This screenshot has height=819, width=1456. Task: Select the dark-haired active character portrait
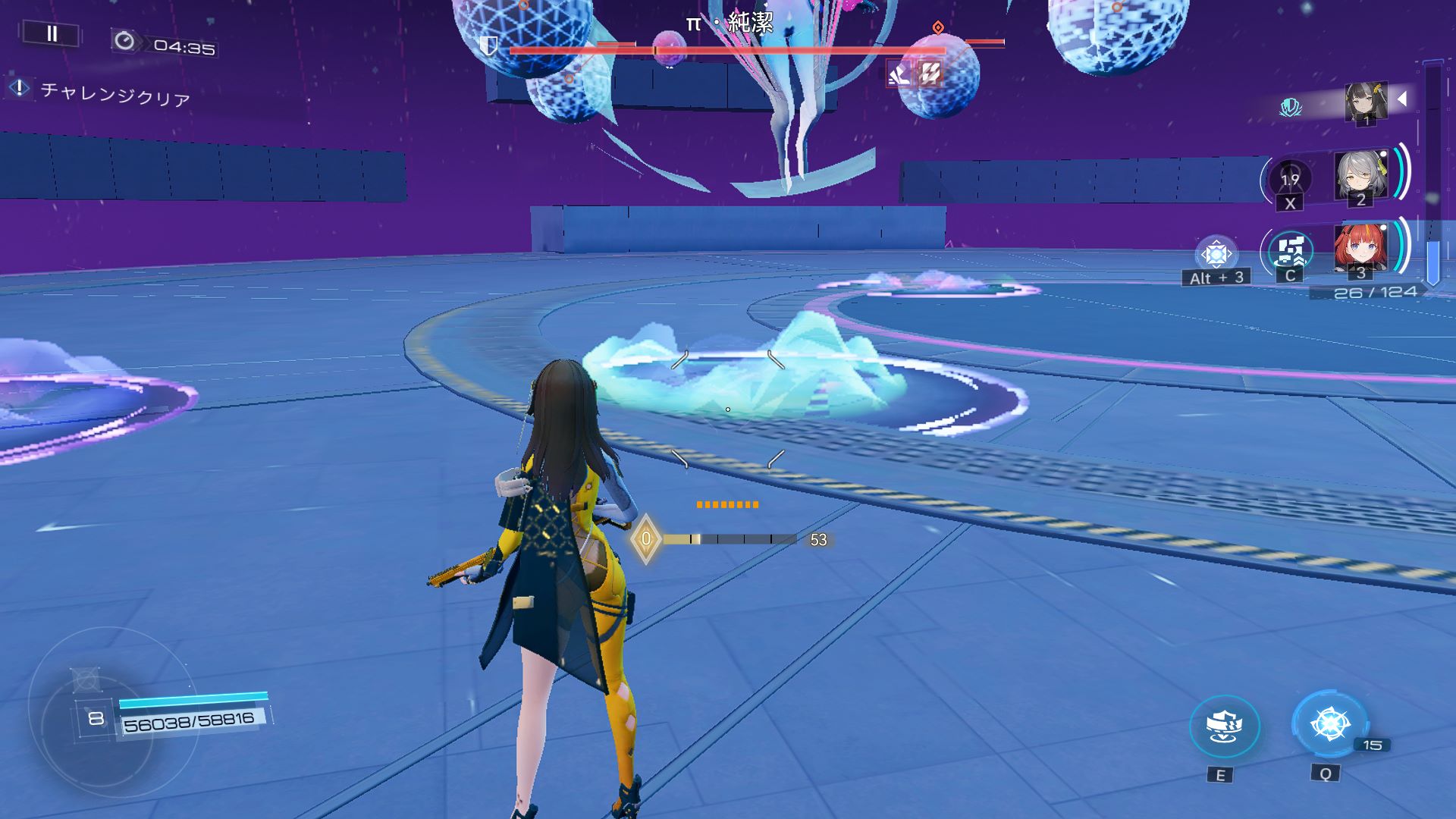(x=1366, y=102)
